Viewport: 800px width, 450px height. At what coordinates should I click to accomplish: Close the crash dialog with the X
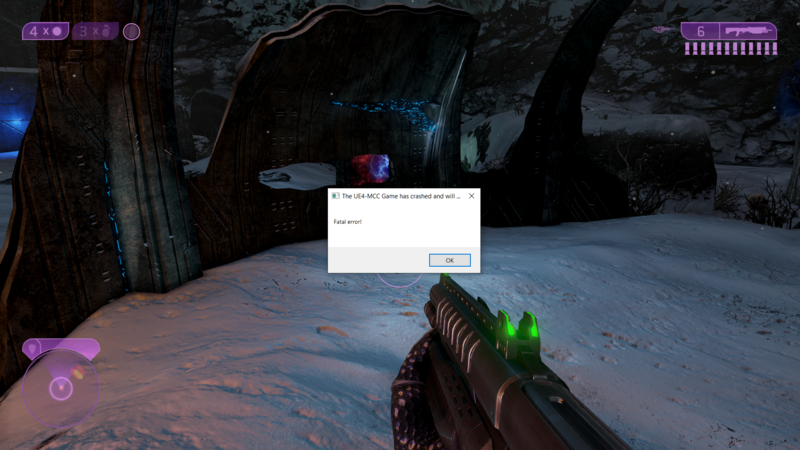coord(471,196)
